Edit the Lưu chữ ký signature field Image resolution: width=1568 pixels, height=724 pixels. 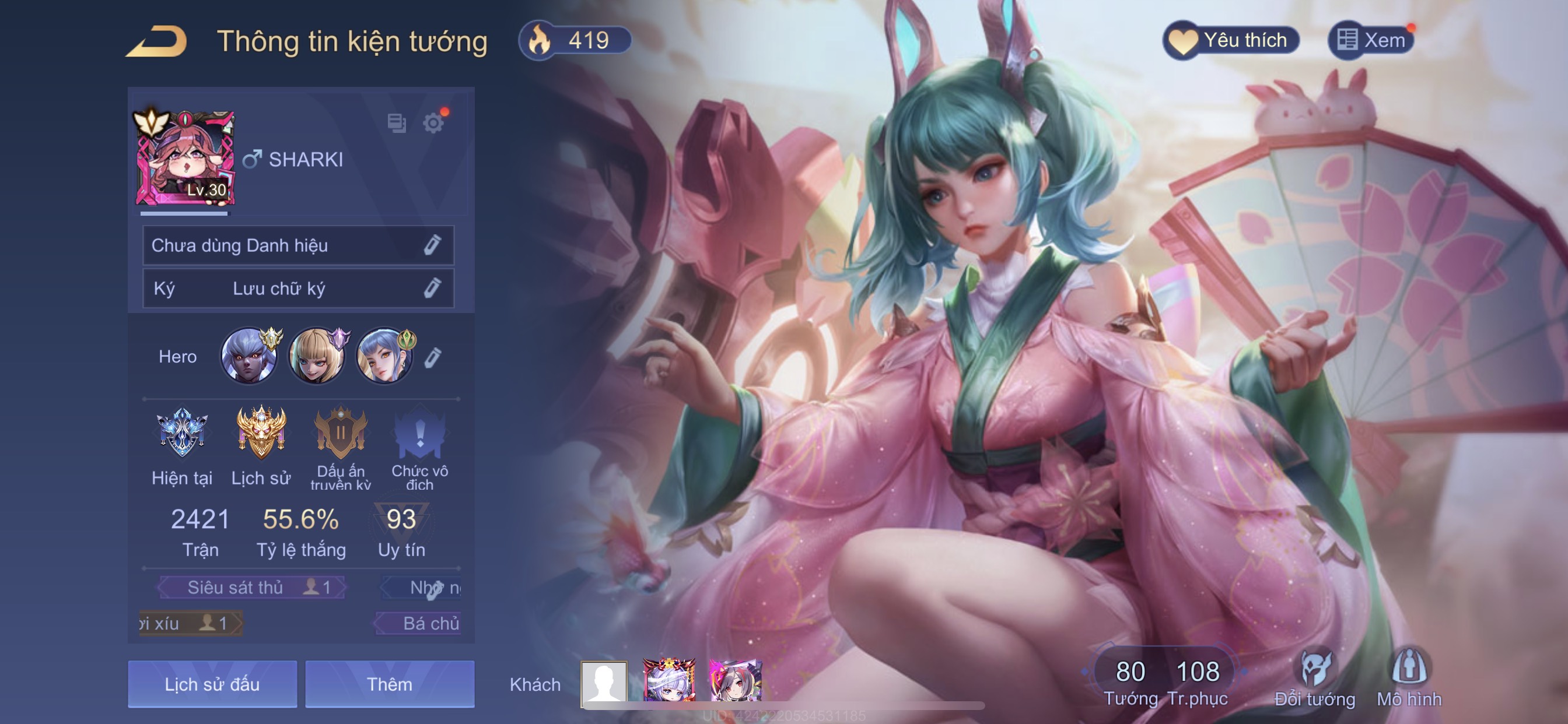[432, 289]
